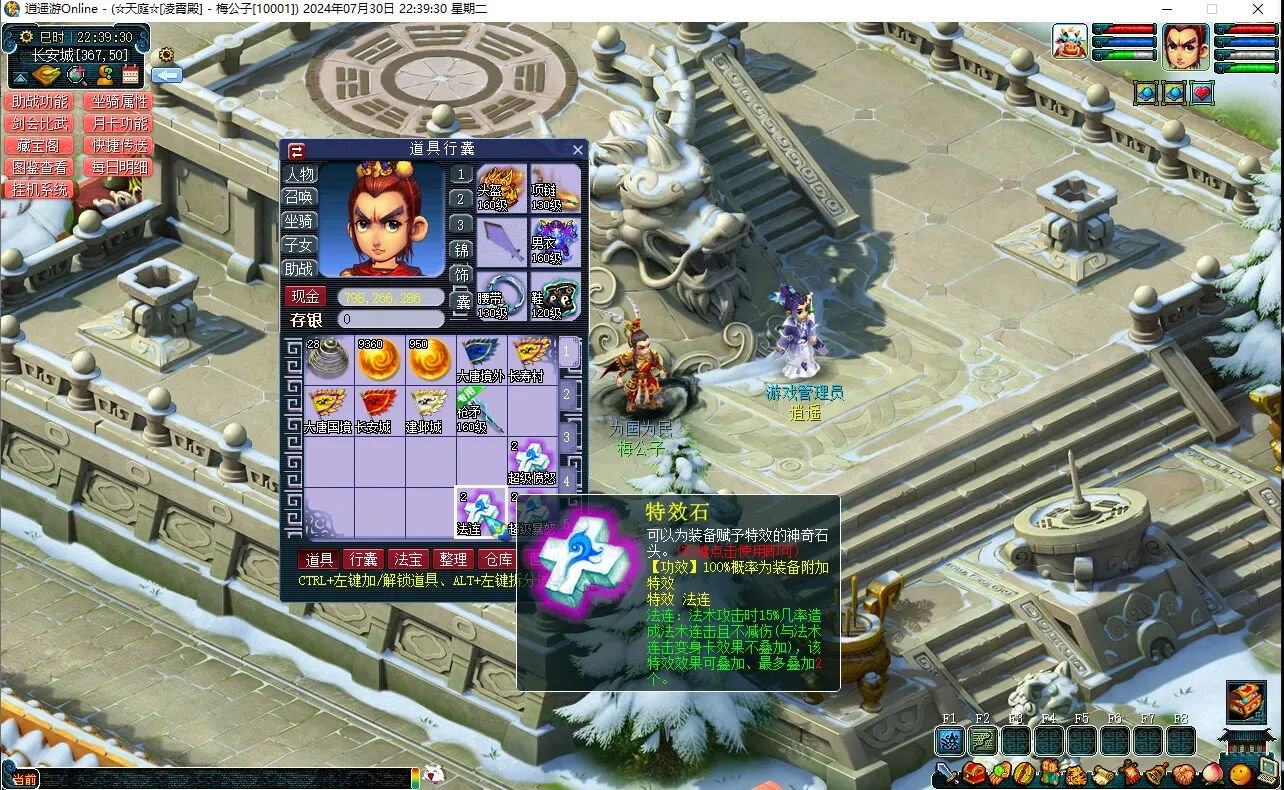The width and height of the screenshot is (1284, 790).
Task: Click the 整理 sort button
Action: click(453, 559)
